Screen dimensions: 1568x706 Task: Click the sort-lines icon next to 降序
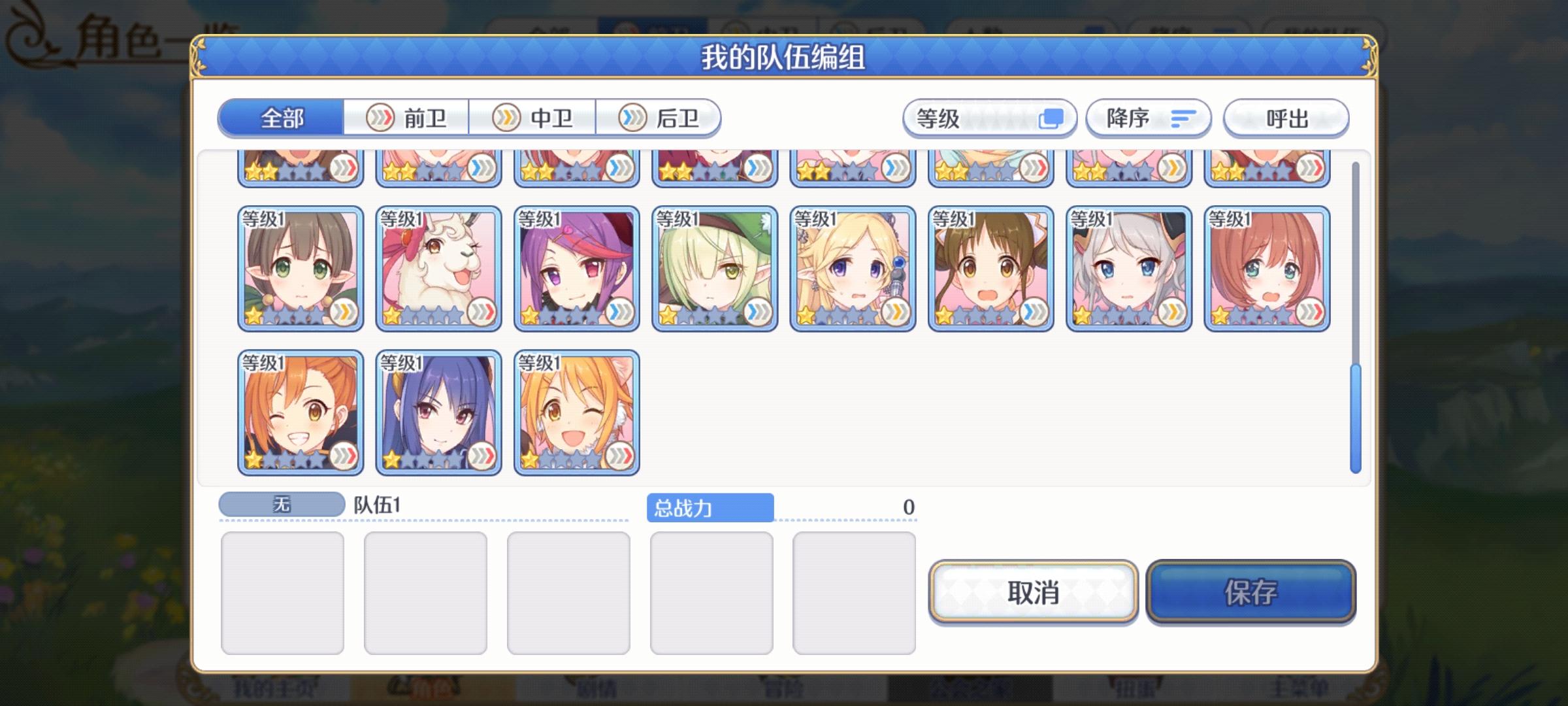[1182, 118]
